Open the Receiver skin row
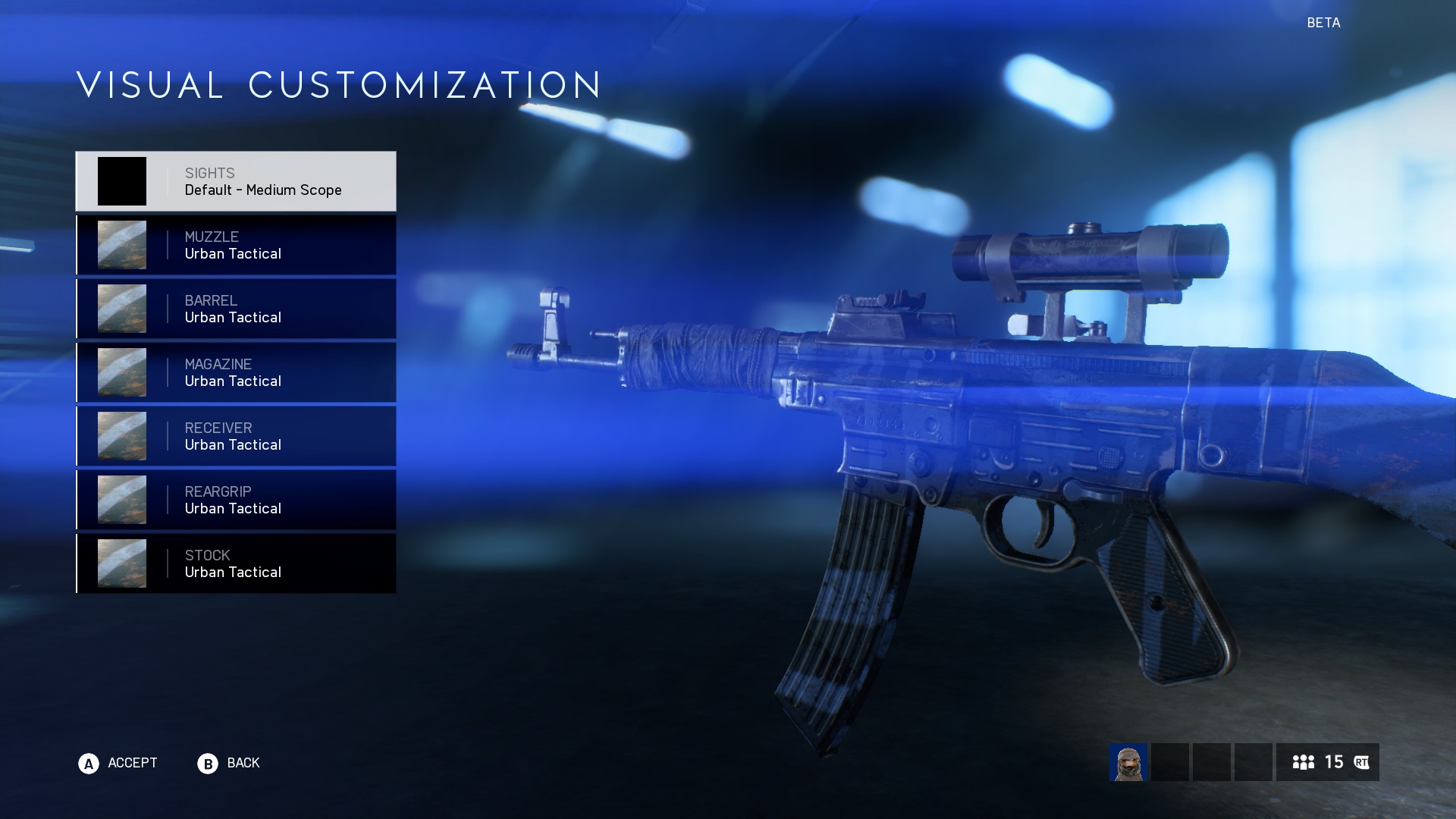The image size is (1456, 819). pos(236,436)
